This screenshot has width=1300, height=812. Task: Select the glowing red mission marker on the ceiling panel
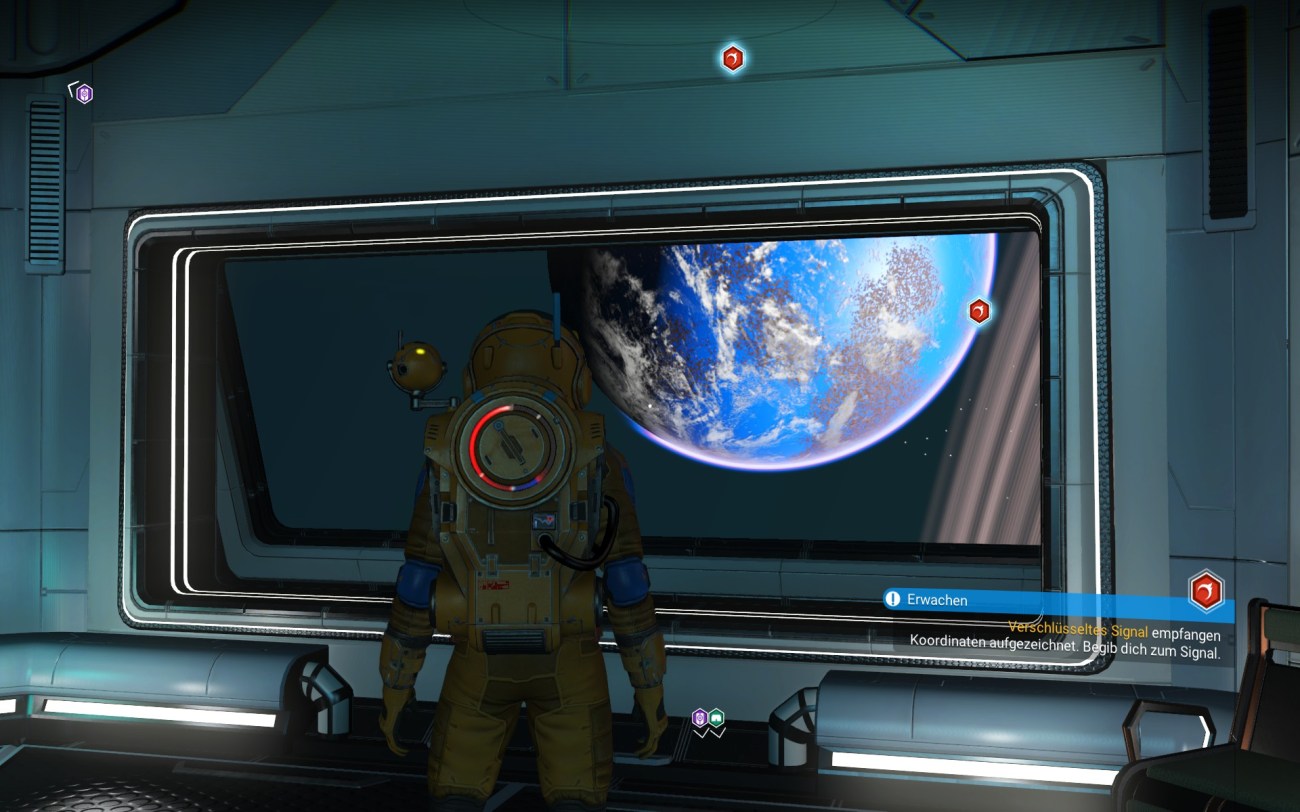tap(733, 58)
